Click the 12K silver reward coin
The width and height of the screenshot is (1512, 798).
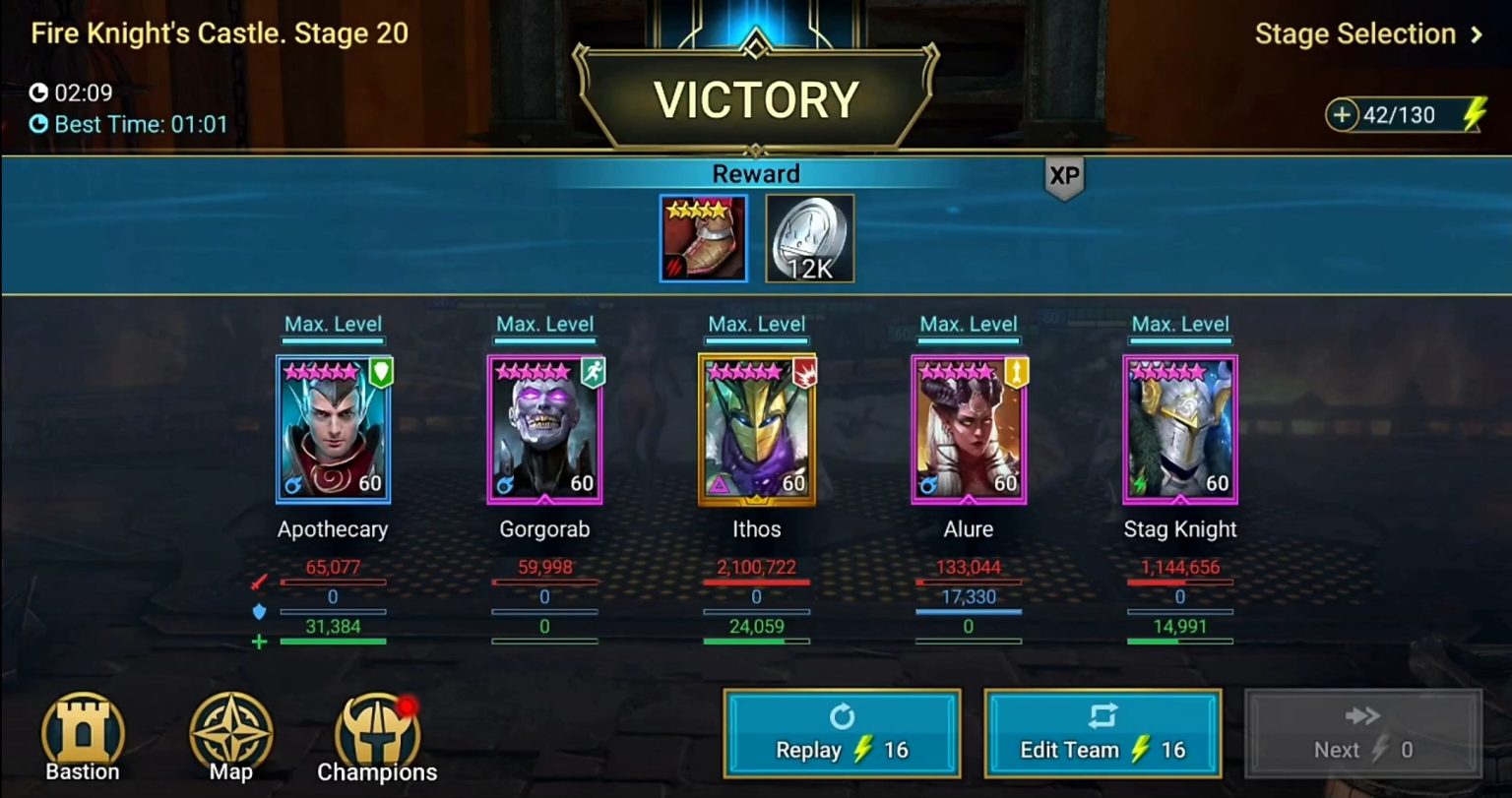(x=809, y=237)
